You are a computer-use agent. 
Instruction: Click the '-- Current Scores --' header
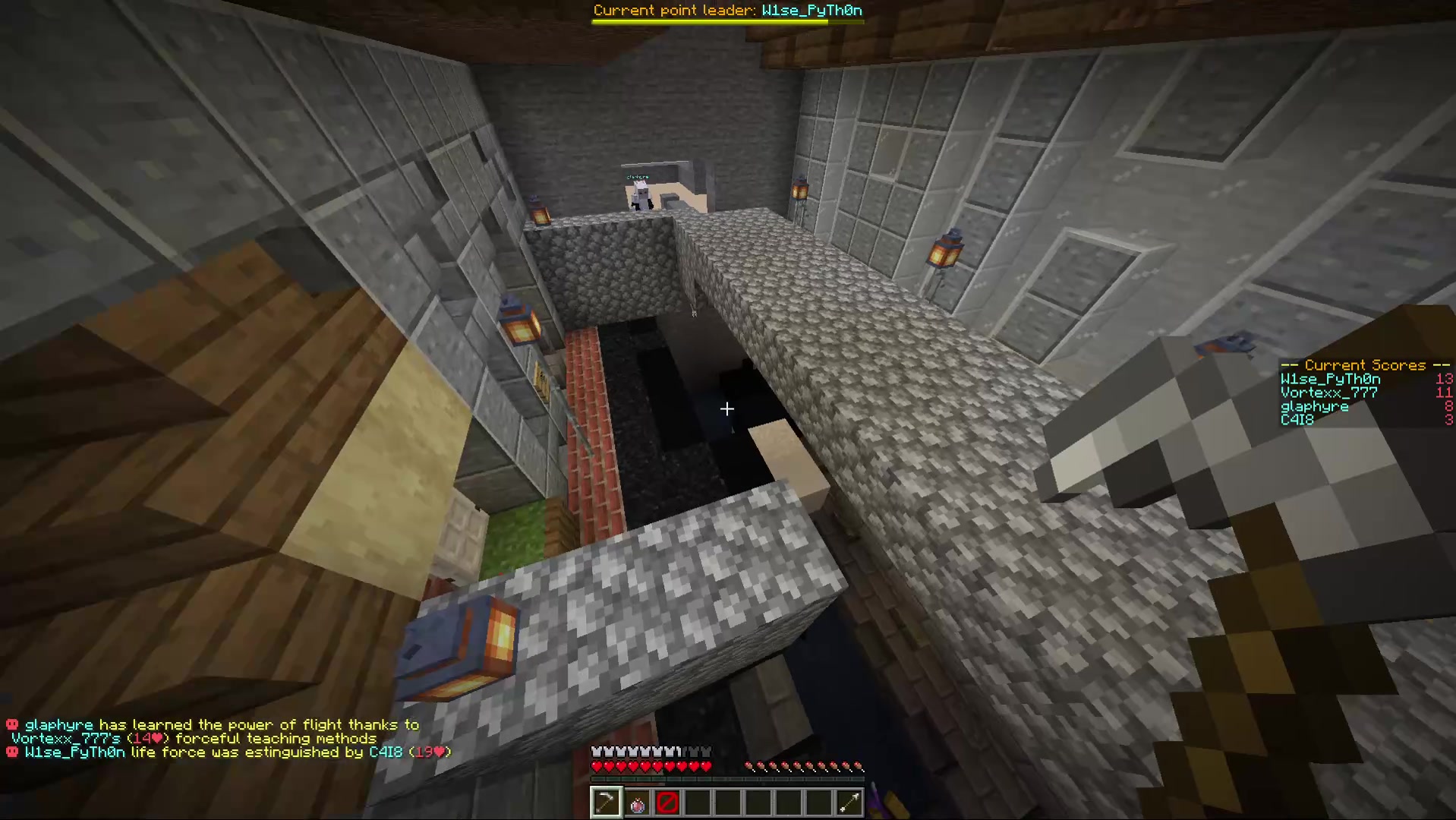point(1363,365)
